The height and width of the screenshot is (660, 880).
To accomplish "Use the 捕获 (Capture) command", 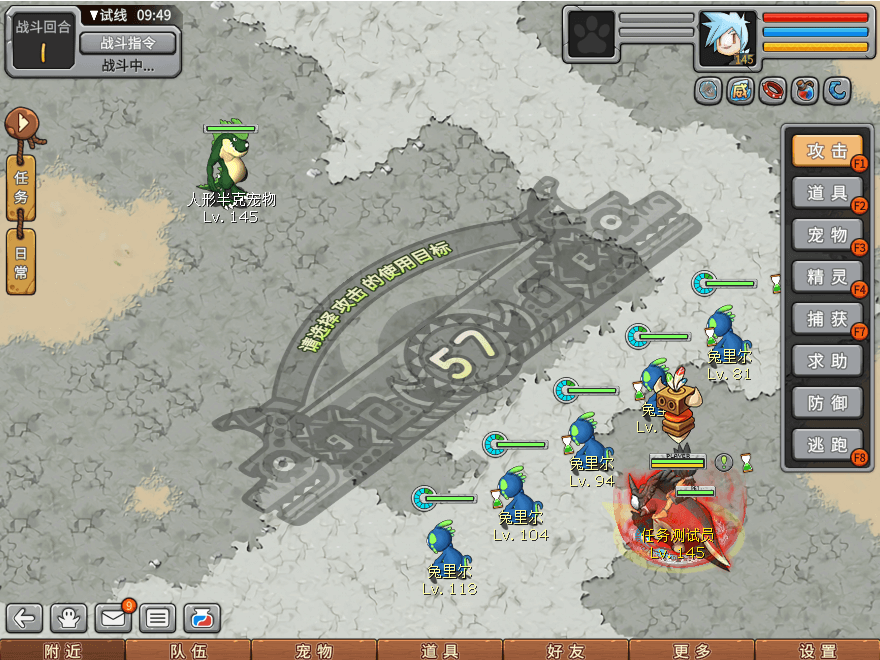I will (827, 319).
